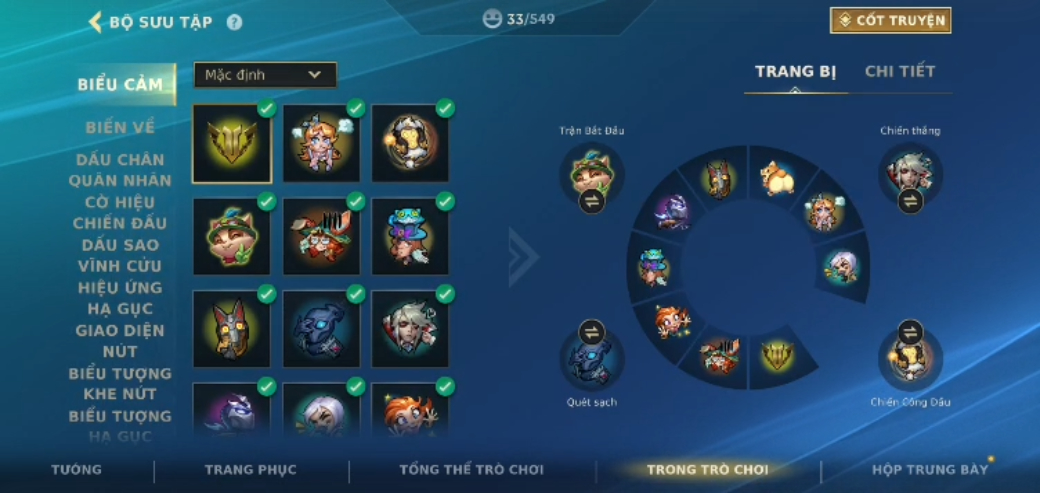Open the Mặc định dropdown

point(265,75)
